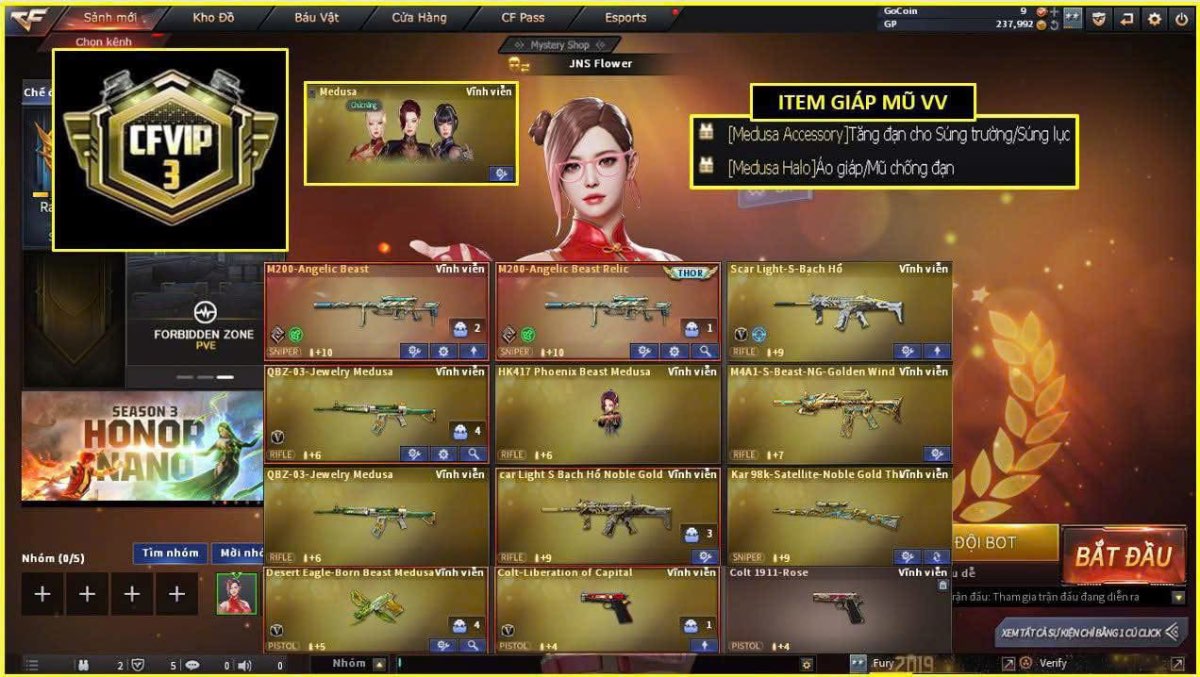1200x677 pixels.
Task: Open settings with the gear icon
Action: (1154, 18)
